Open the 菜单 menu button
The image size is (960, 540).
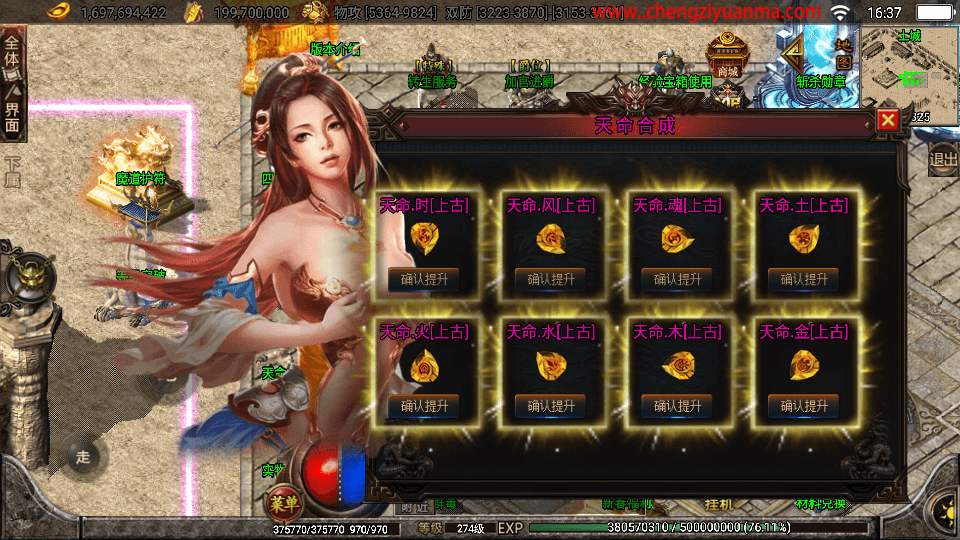click(x=284, y=501)
